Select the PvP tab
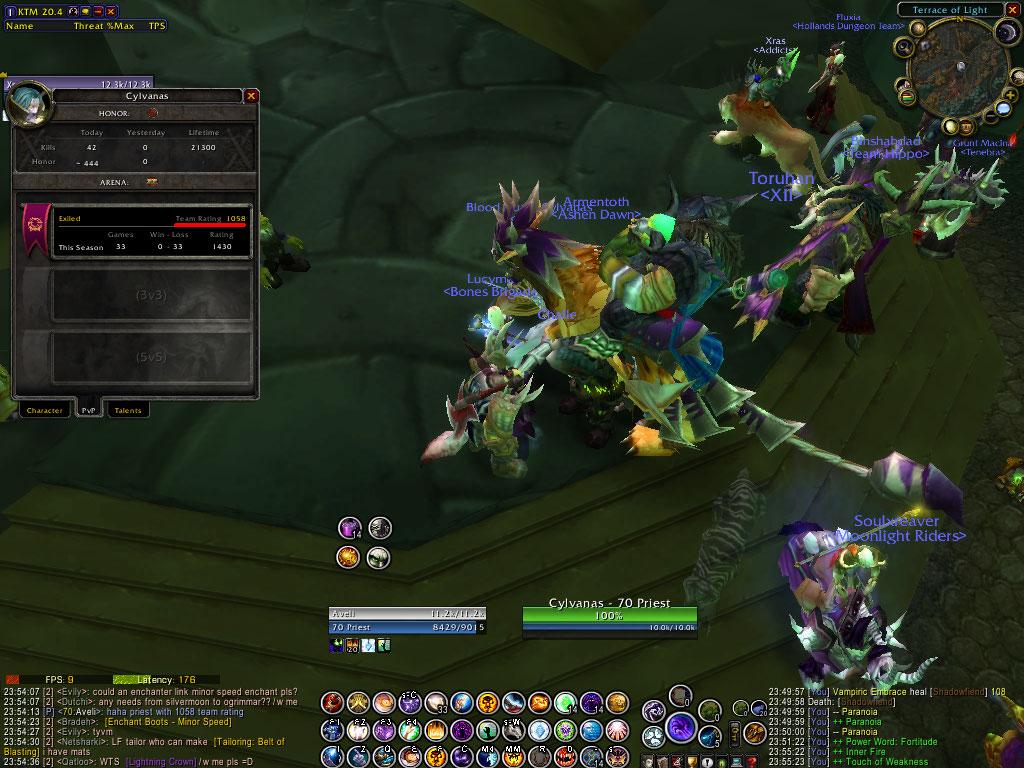Screen dimensions: 1024x768 88,410
